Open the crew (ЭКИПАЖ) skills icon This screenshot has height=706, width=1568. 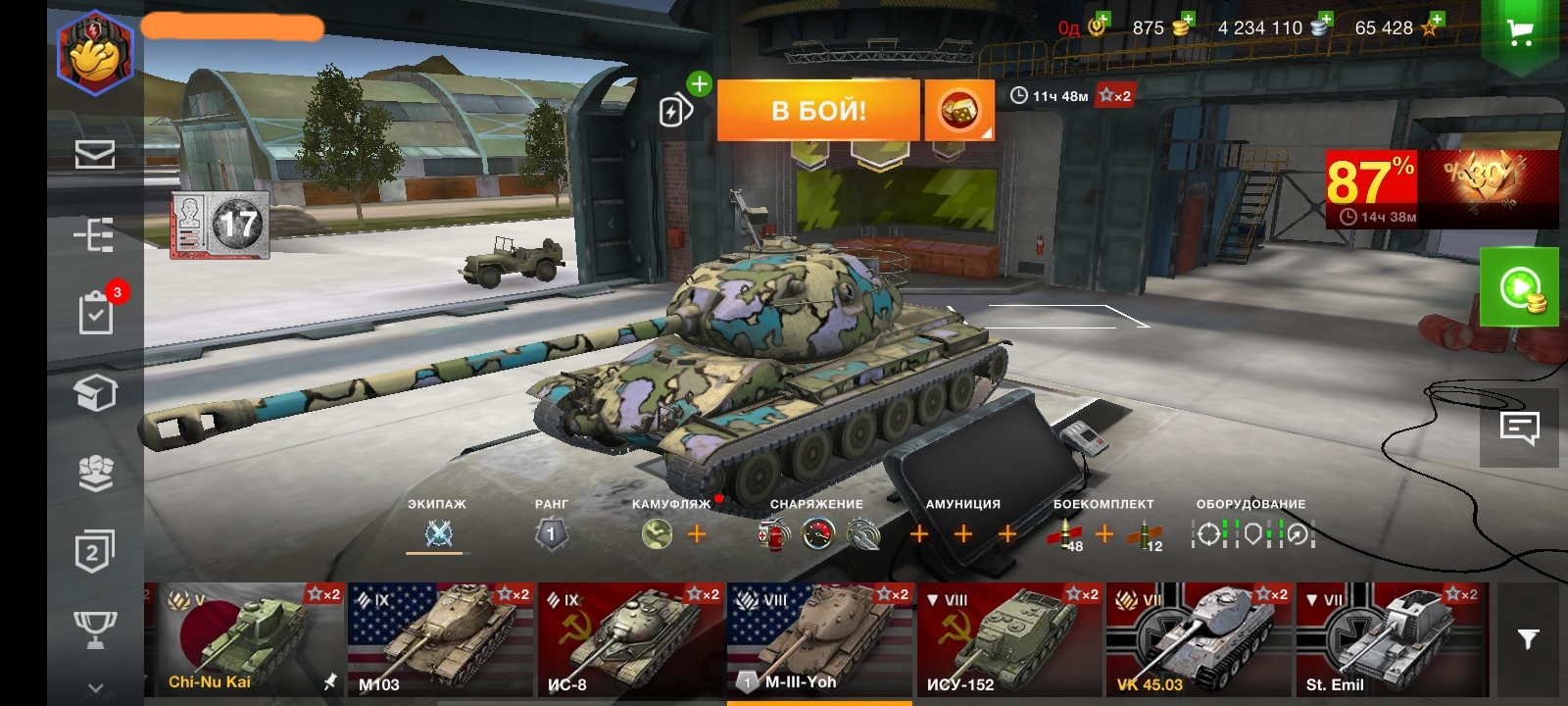tap(438, 534)
